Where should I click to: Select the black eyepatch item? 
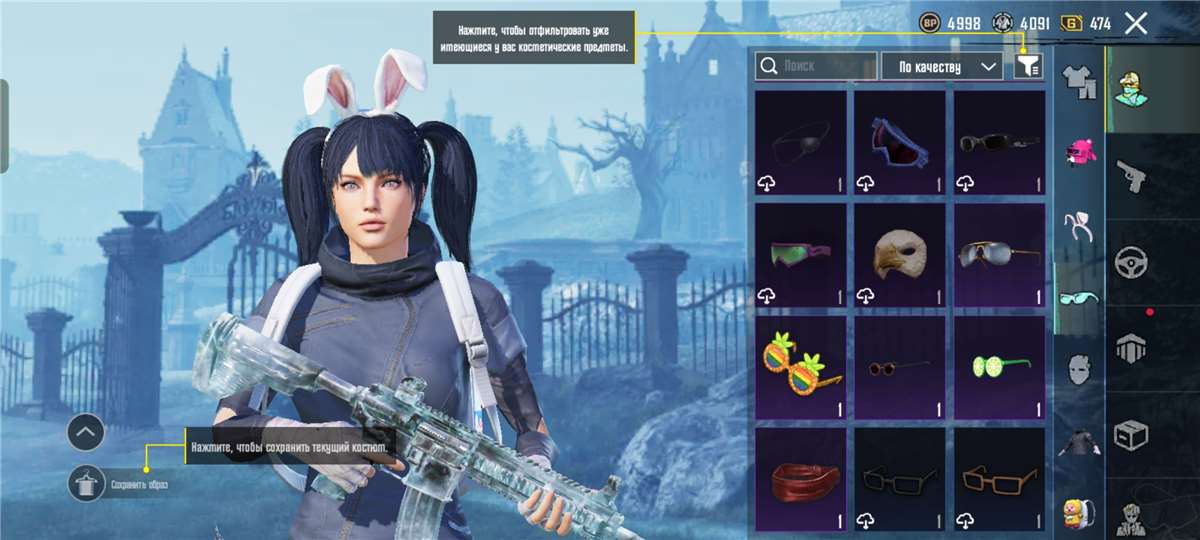coord(799,143)
